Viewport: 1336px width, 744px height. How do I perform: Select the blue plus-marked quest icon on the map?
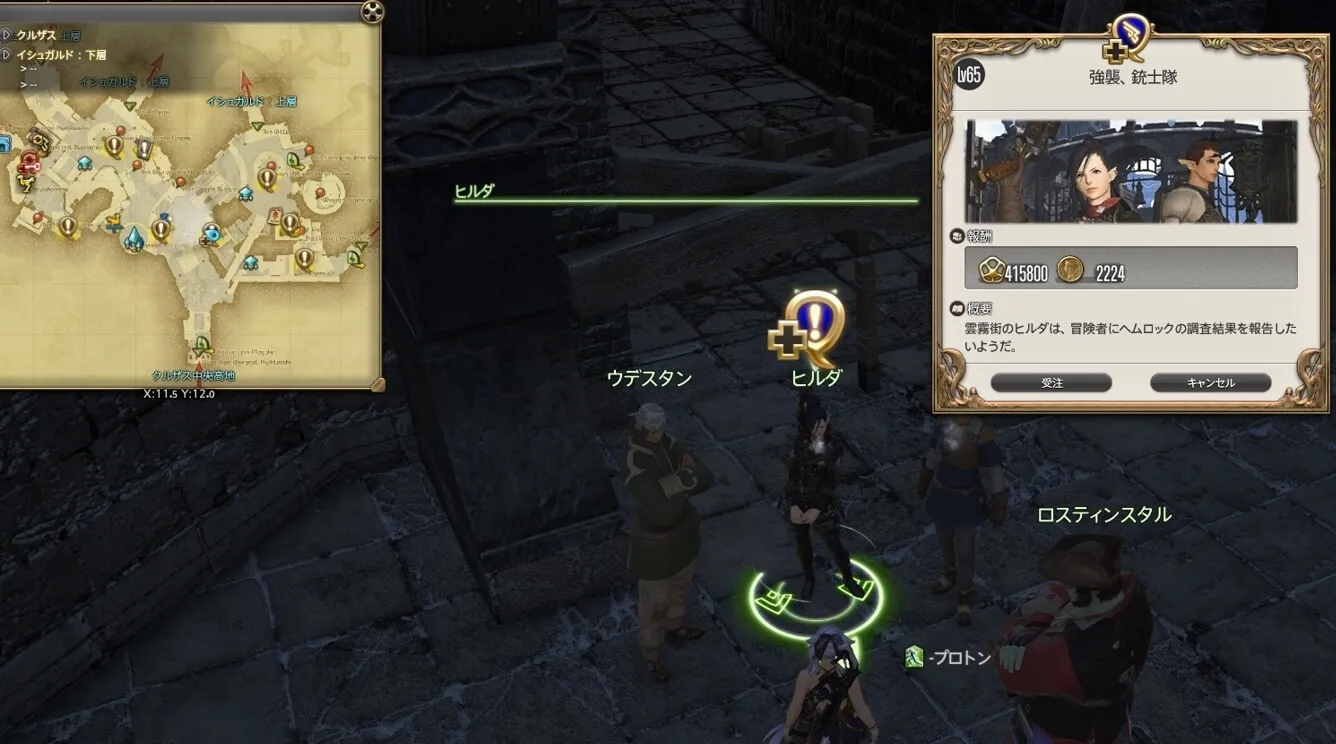pyautogui.click(x=211, y=234)
